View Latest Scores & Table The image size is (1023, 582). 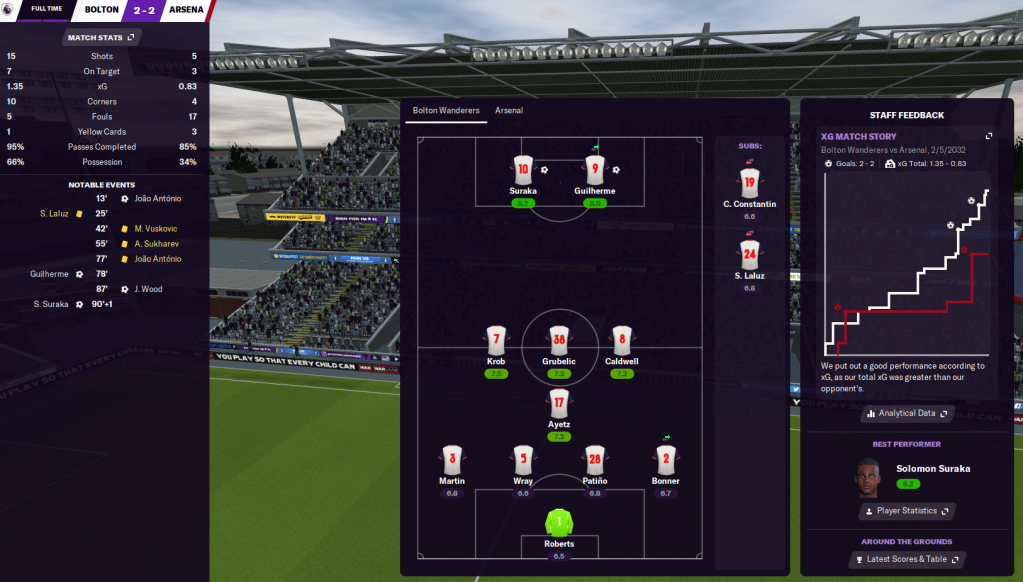click(907, 560)
